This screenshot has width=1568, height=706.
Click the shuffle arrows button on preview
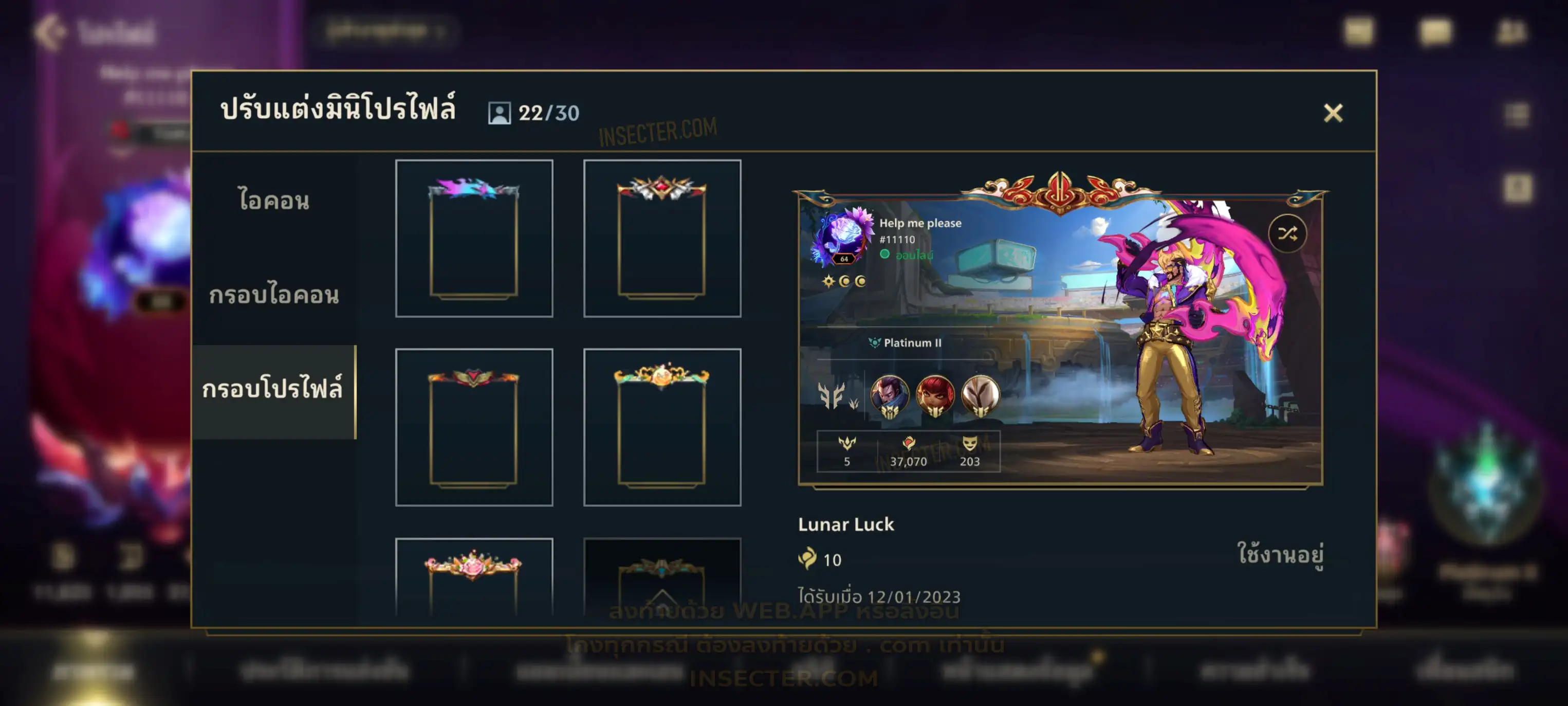1287,233
